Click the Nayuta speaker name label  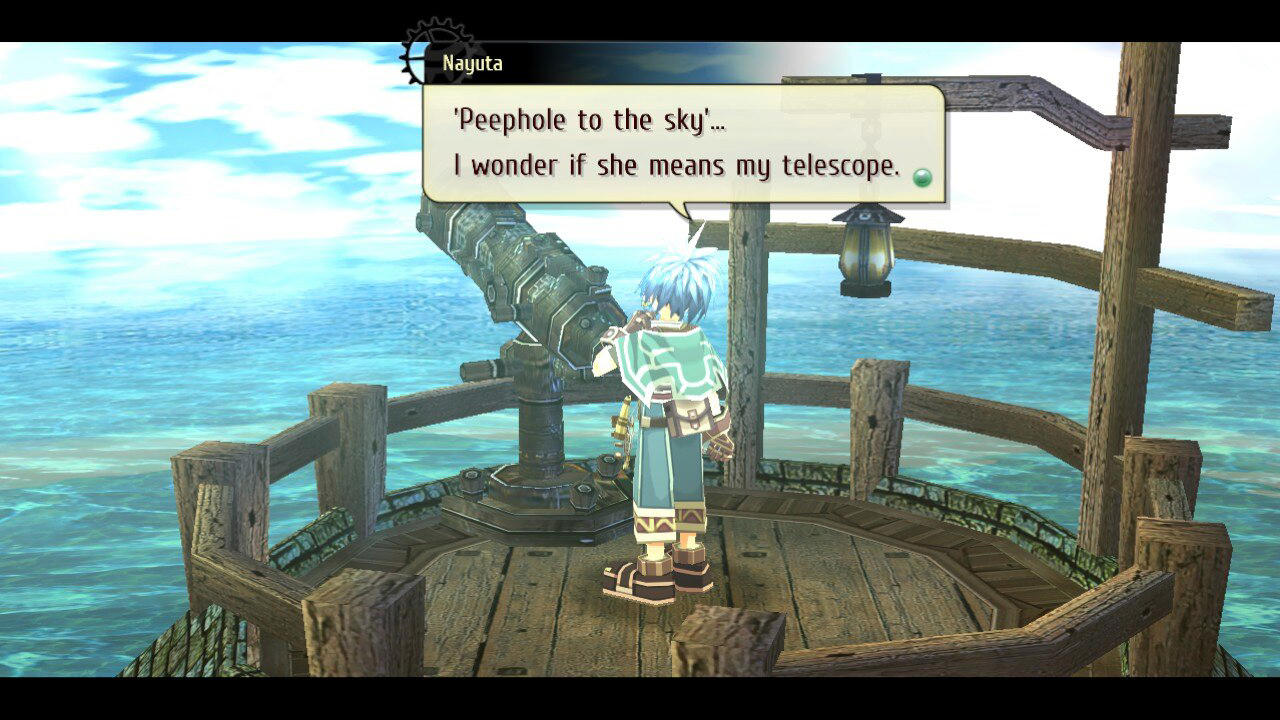point(472,63)
